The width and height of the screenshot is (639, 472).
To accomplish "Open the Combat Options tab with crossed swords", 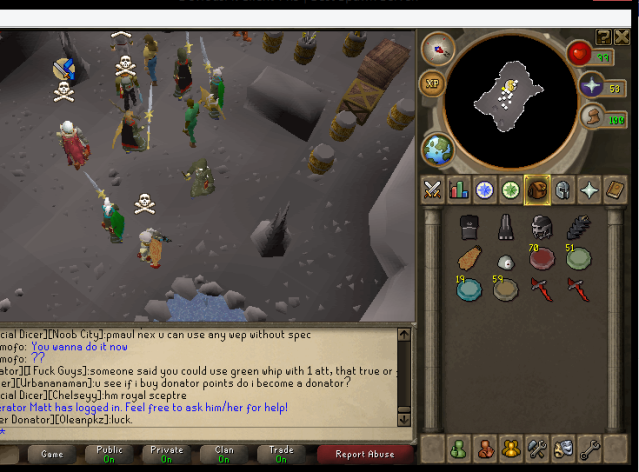I will point(433,189).
